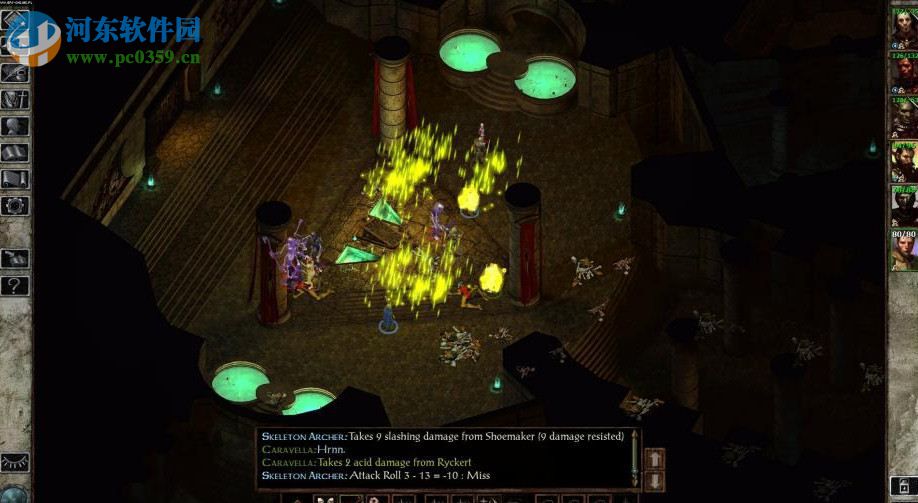Viewport: 918px width, 503px height.
Task: Open the mage spellbook icon
Action: (x=16, y=152)
